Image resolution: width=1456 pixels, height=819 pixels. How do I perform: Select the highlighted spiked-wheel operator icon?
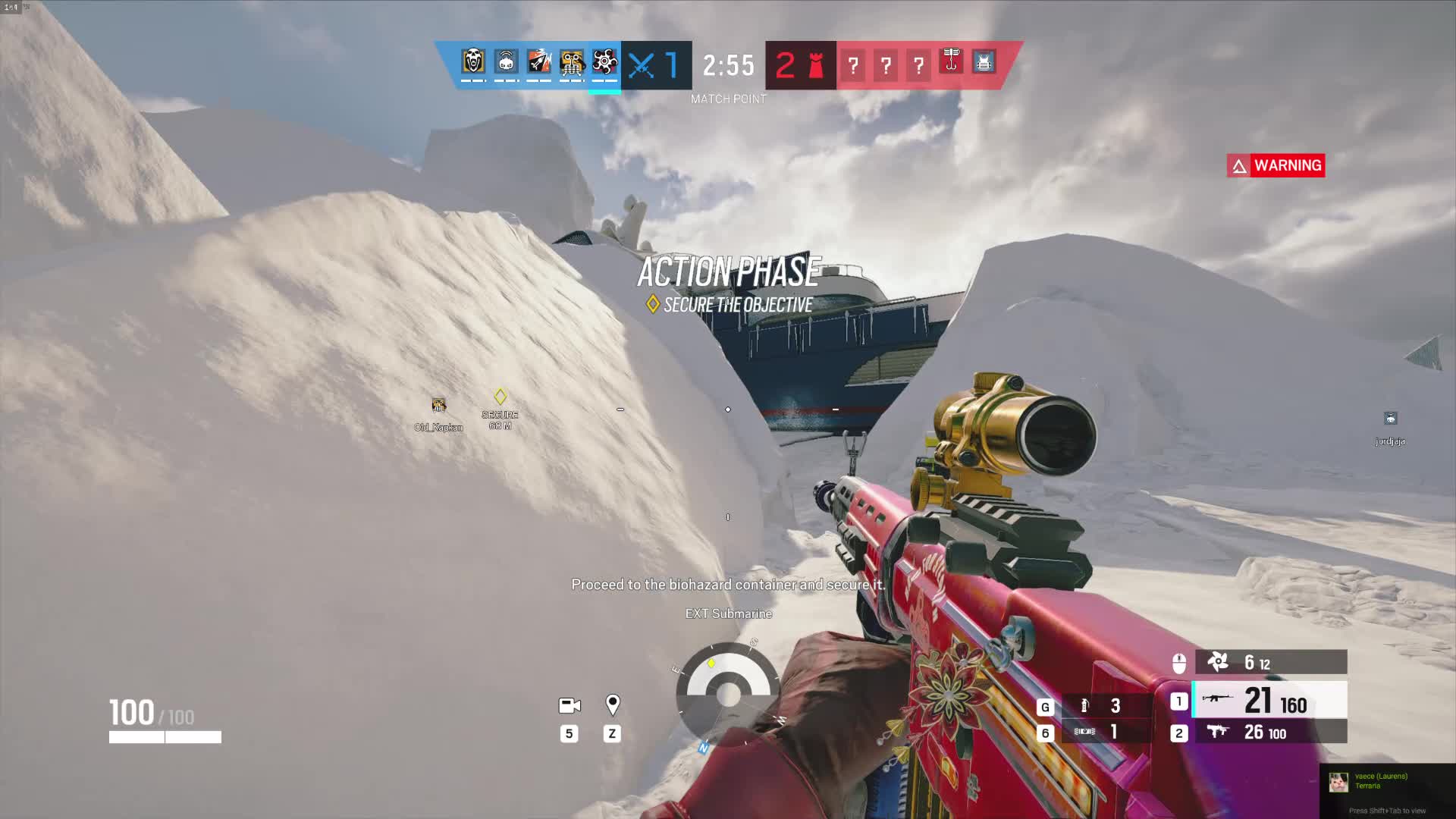604,62
